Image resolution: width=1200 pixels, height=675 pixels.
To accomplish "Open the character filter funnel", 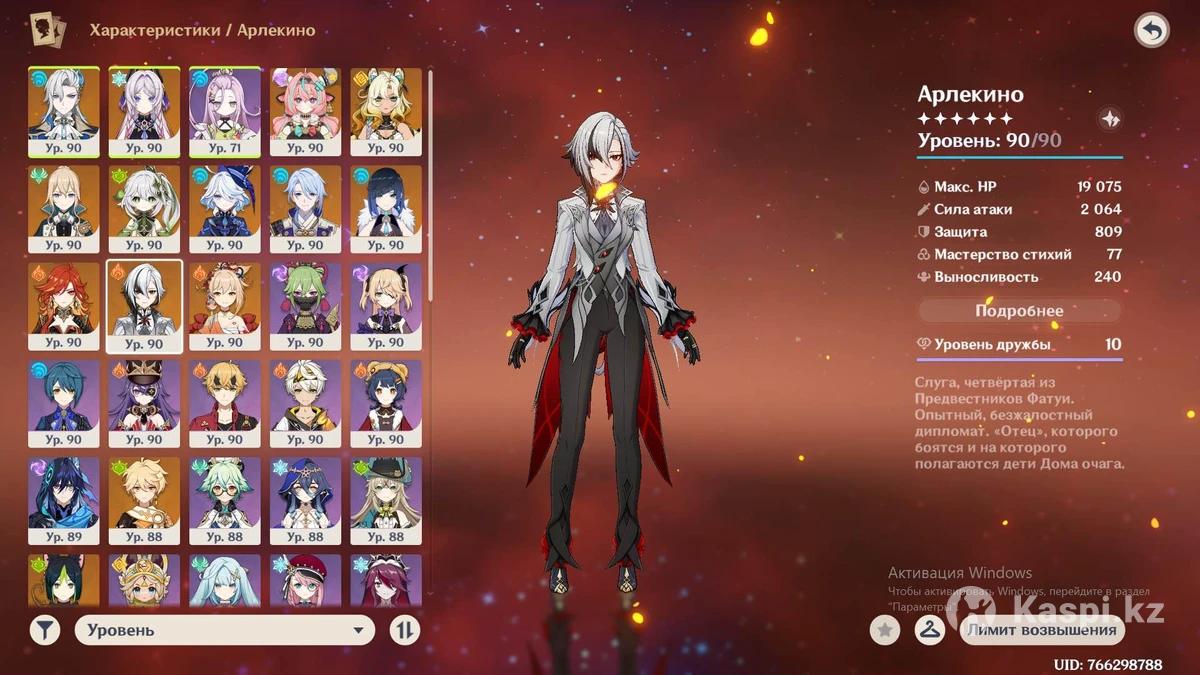I will click(x=44, y=630).
